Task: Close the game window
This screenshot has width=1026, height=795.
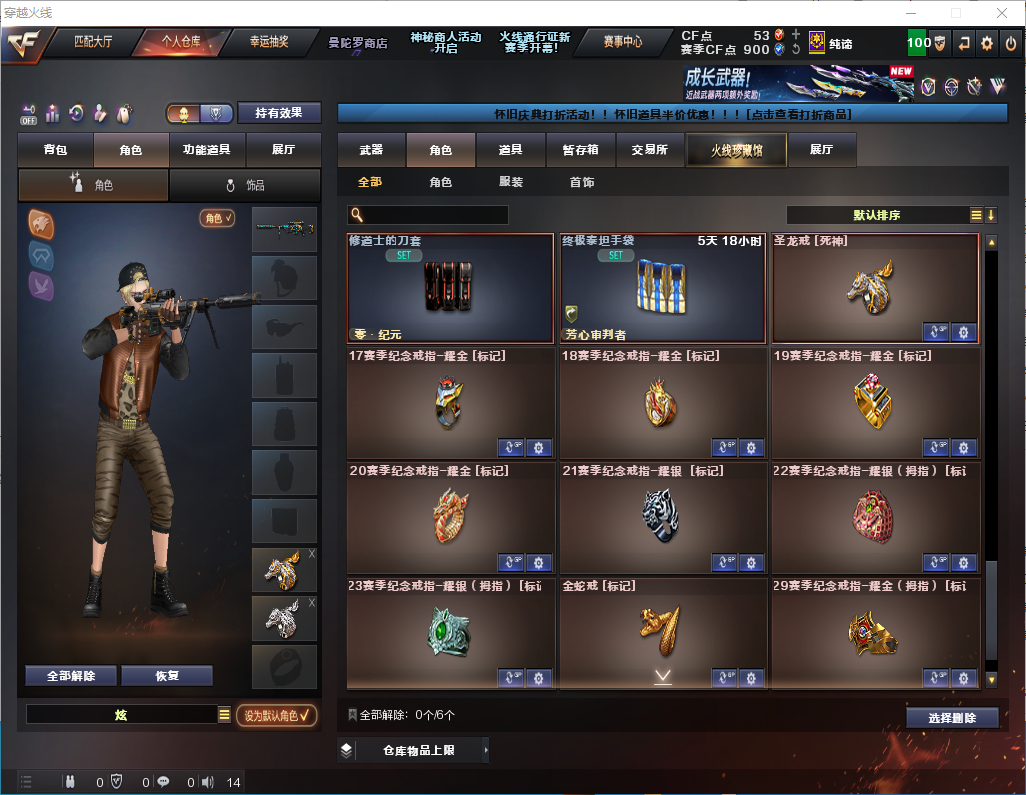Action: coord(1001,13)
